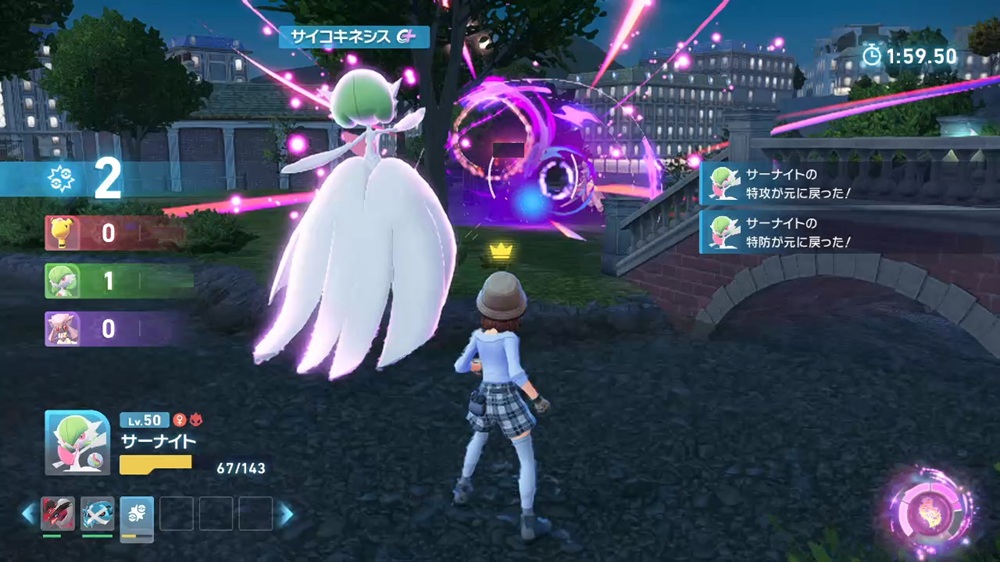Select the red Pokémon party slot
This screenshot has height=562, width=1000.
[x=58, y=513]
